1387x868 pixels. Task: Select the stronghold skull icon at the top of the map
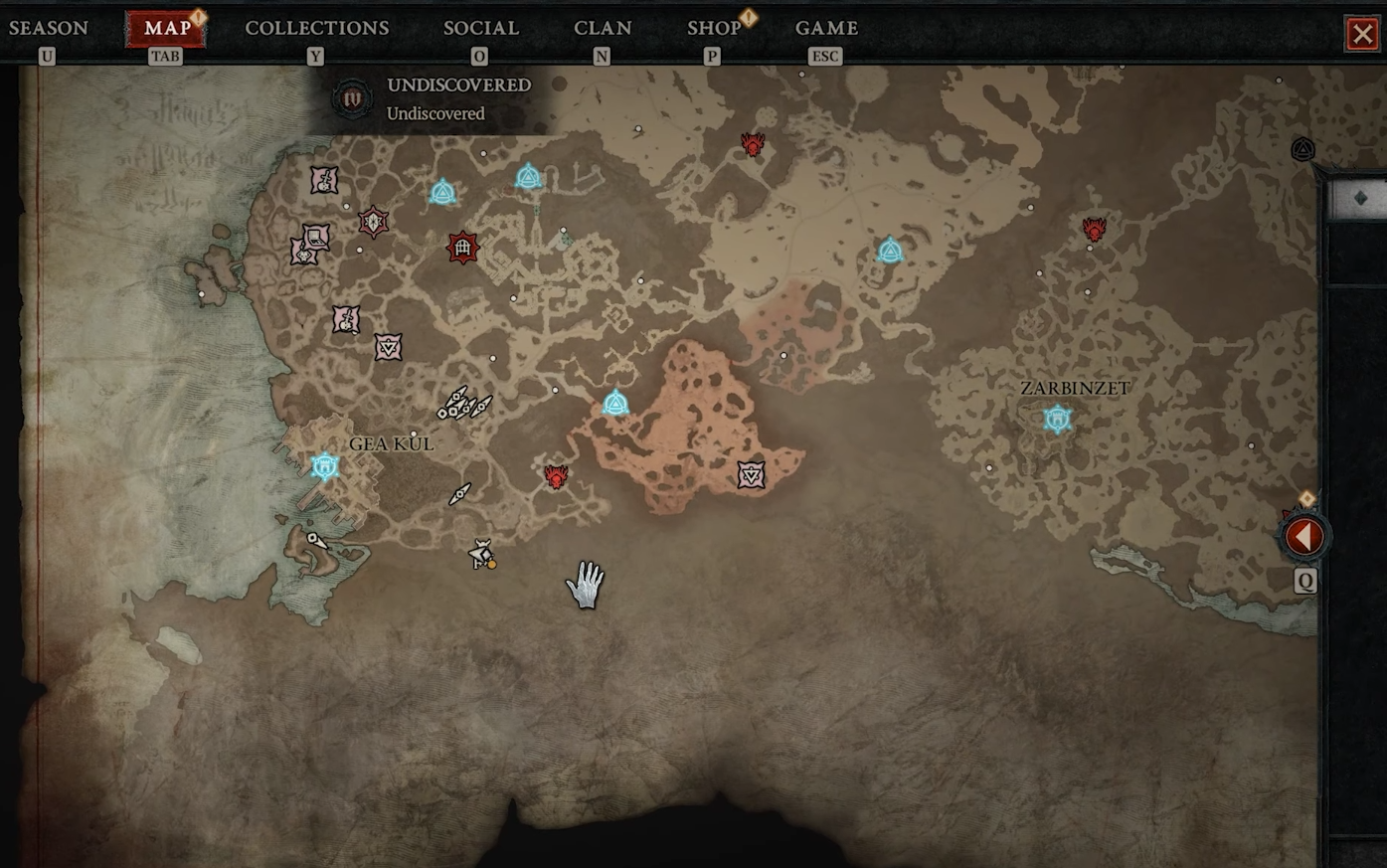pyautogui.click(x=752, y=144)
